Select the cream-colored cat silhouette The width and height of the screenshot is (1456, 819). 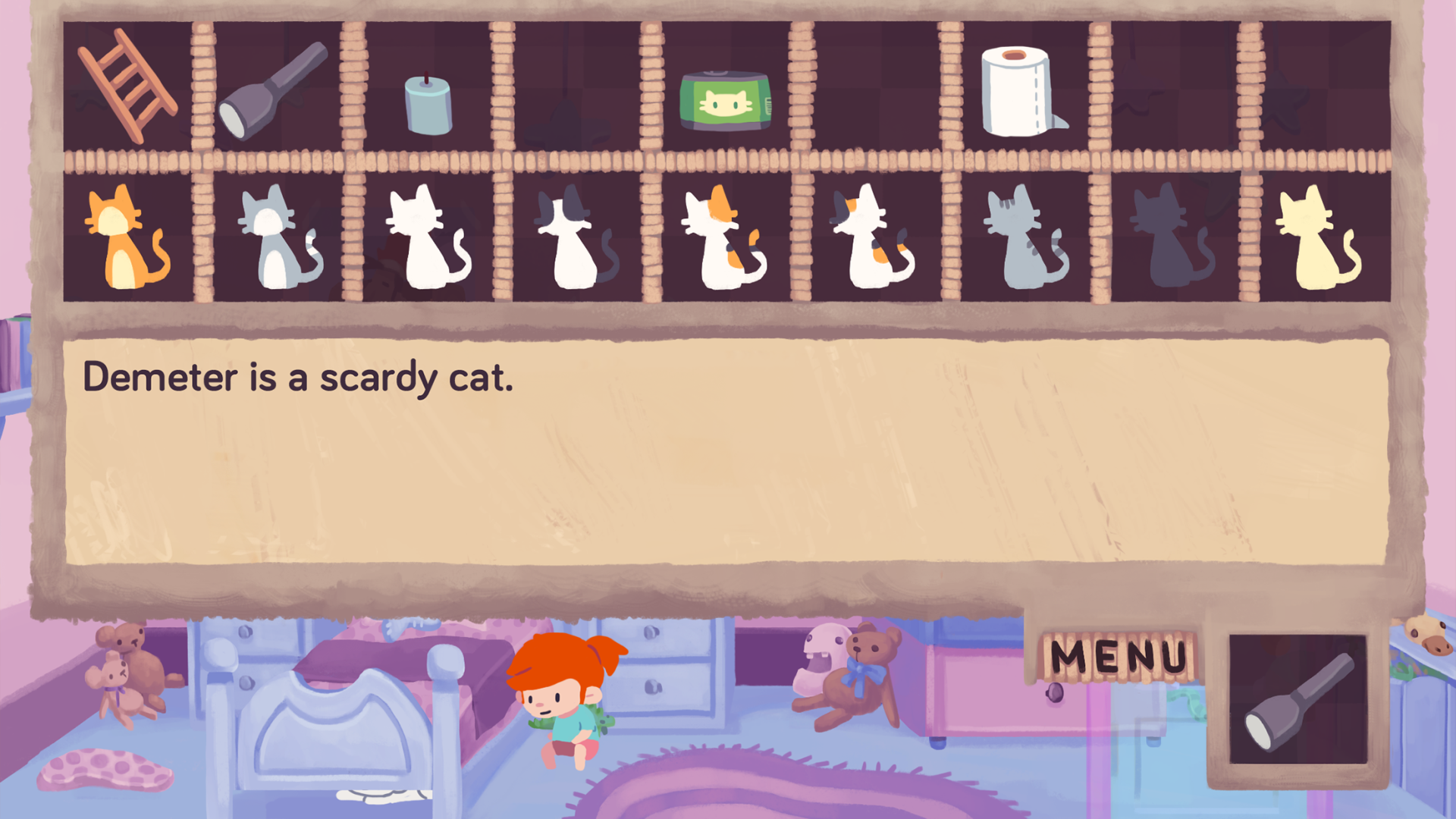click(1316, 239)
